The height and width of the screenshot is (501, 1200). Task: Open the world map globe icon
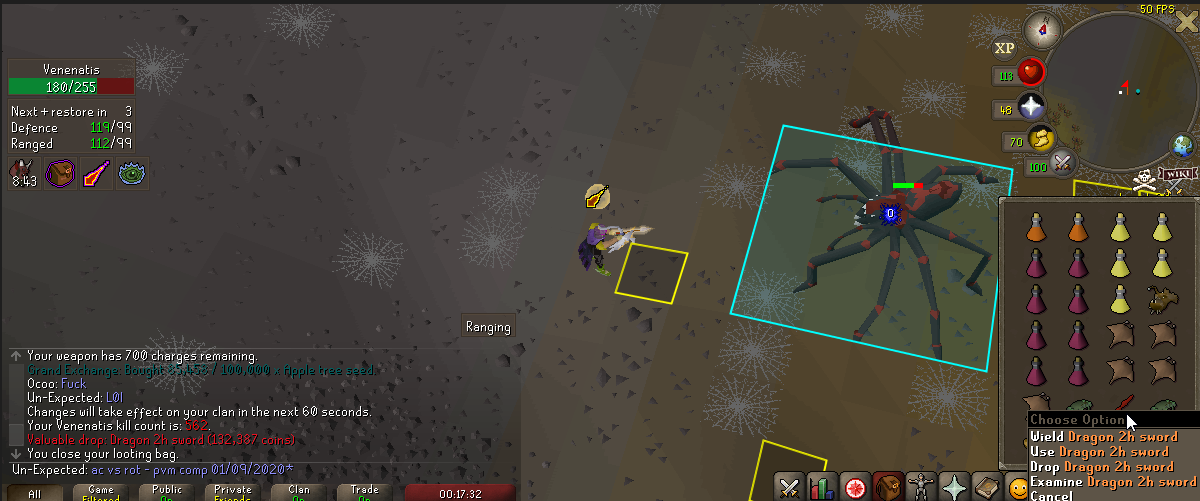pos(1185,146)
